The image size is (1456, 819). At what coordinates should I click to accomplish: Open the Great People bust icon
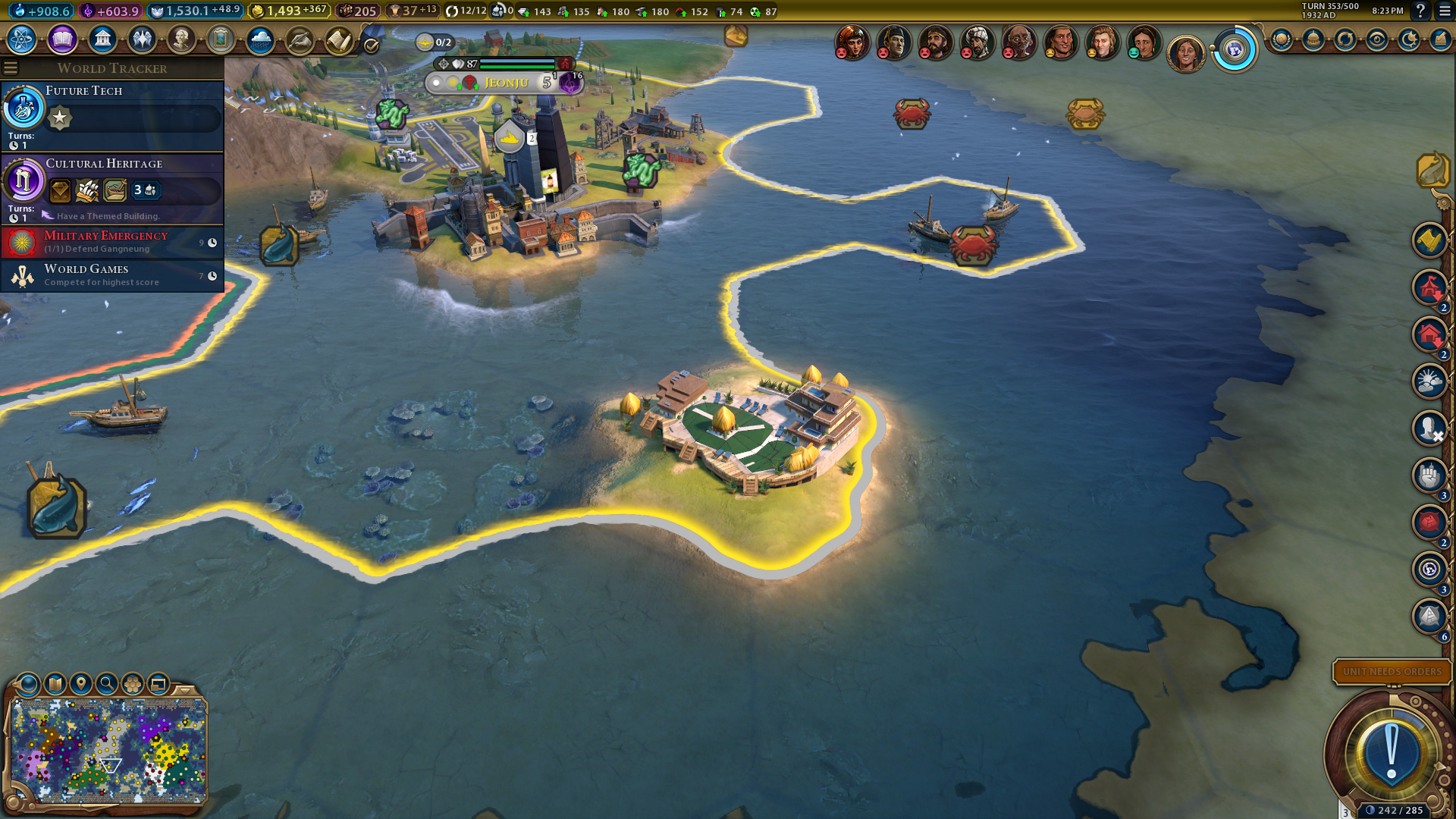(181, 39)
